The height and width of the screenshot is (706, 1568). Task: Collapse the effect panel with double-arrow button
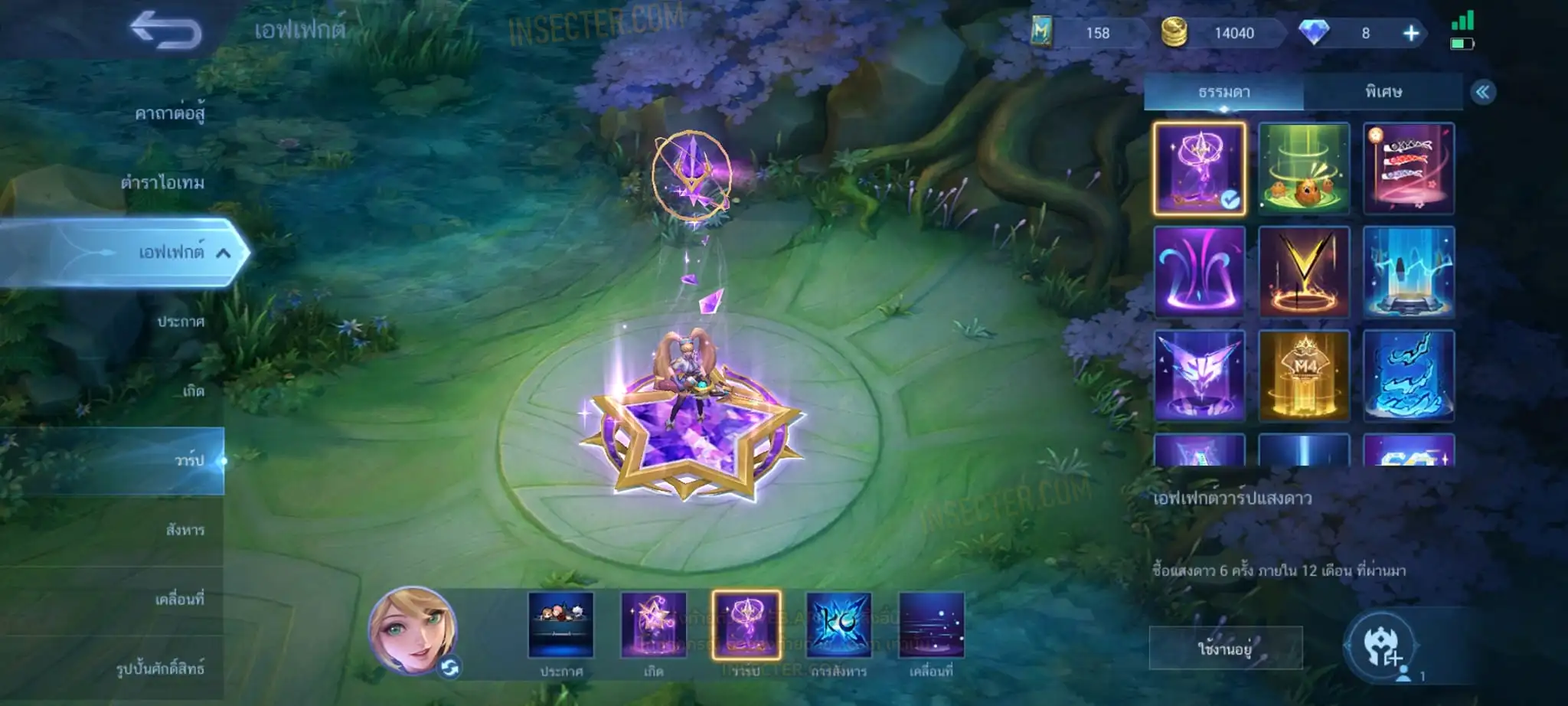click(x=1482, y=93)
